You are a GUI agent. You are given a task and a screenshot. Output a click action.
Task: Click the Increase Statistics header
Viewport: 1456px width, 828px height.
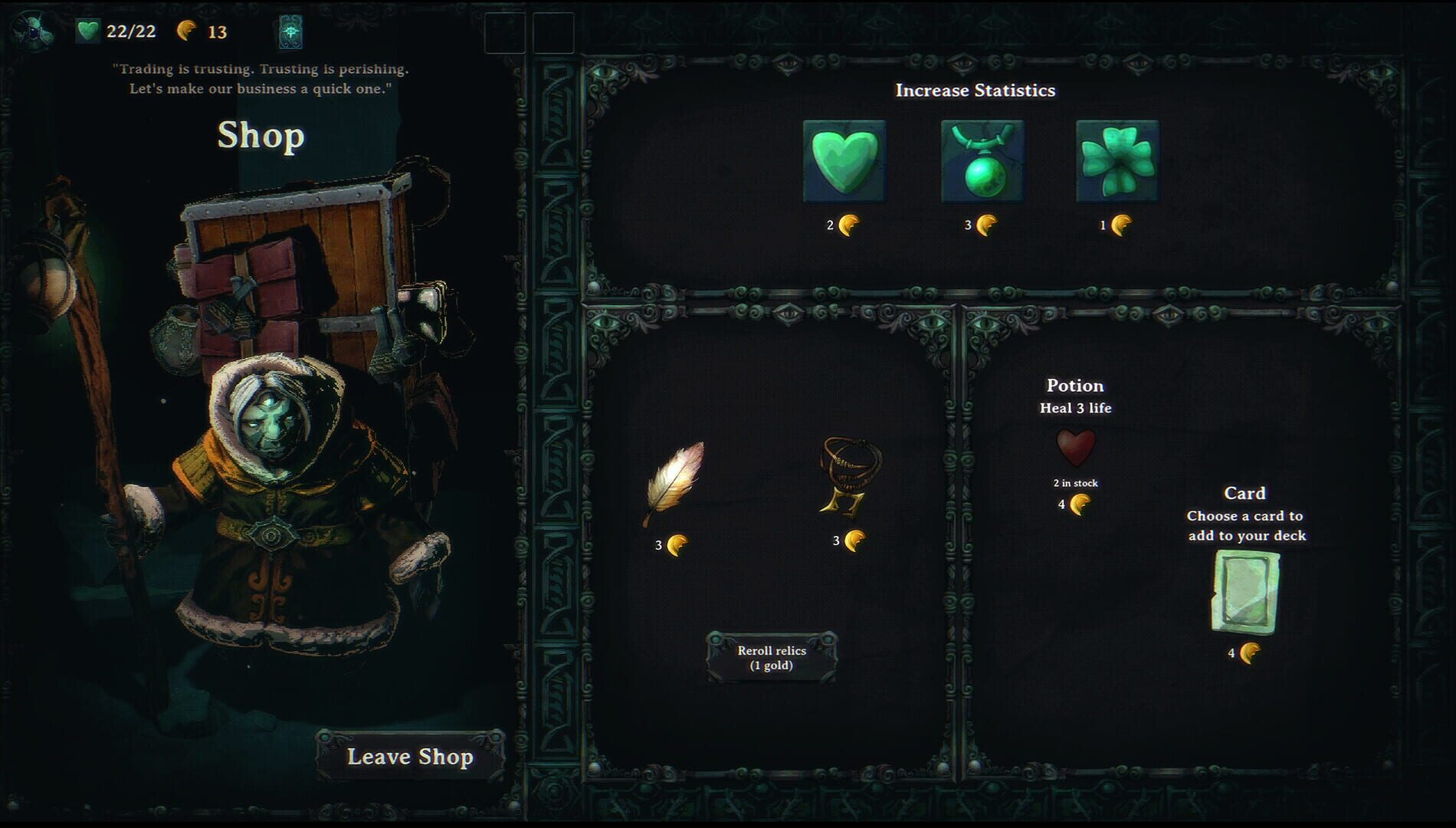tap(975, 90)
